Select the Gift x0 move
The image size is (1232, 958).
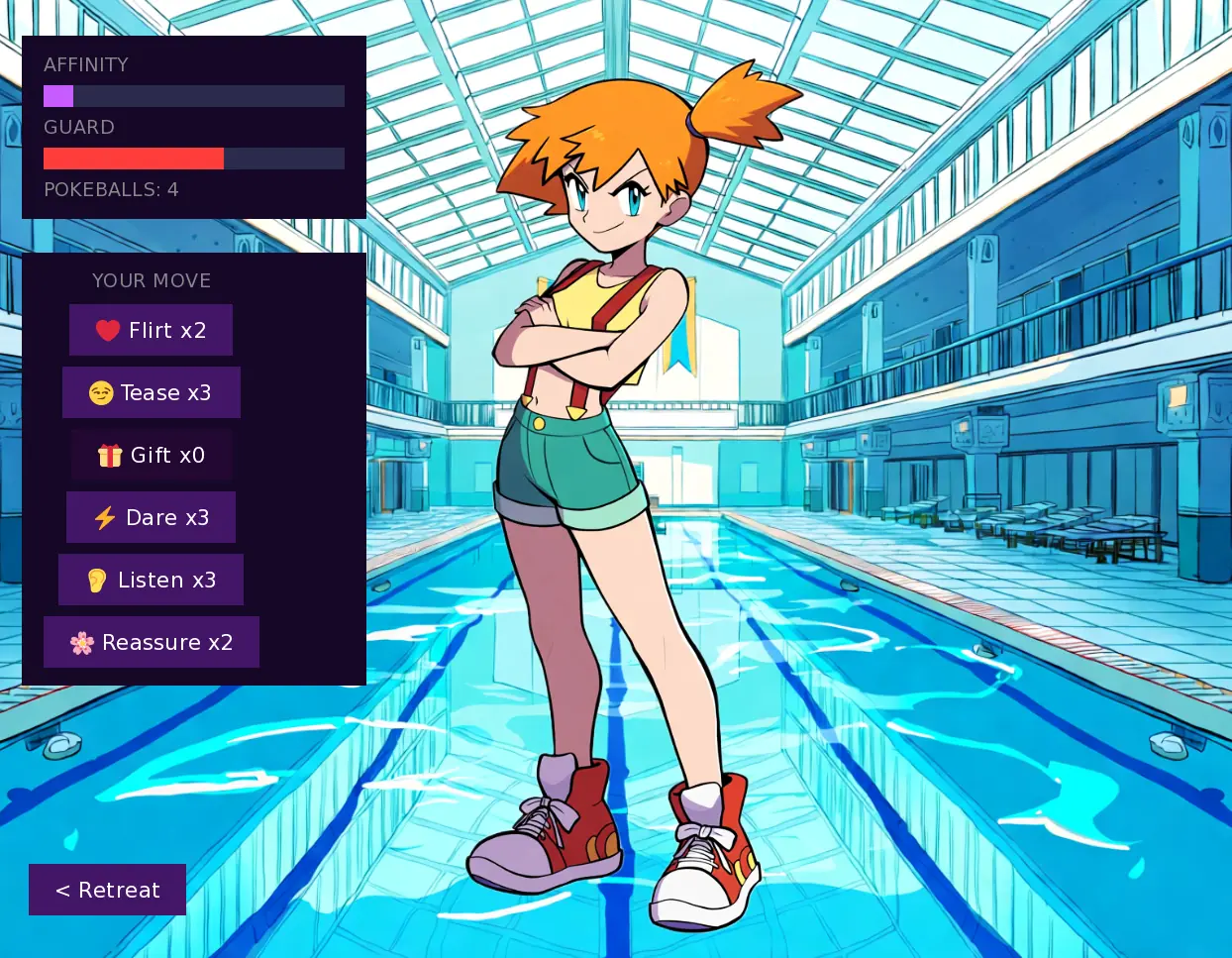pyautogui.click(x=151, y=455)
